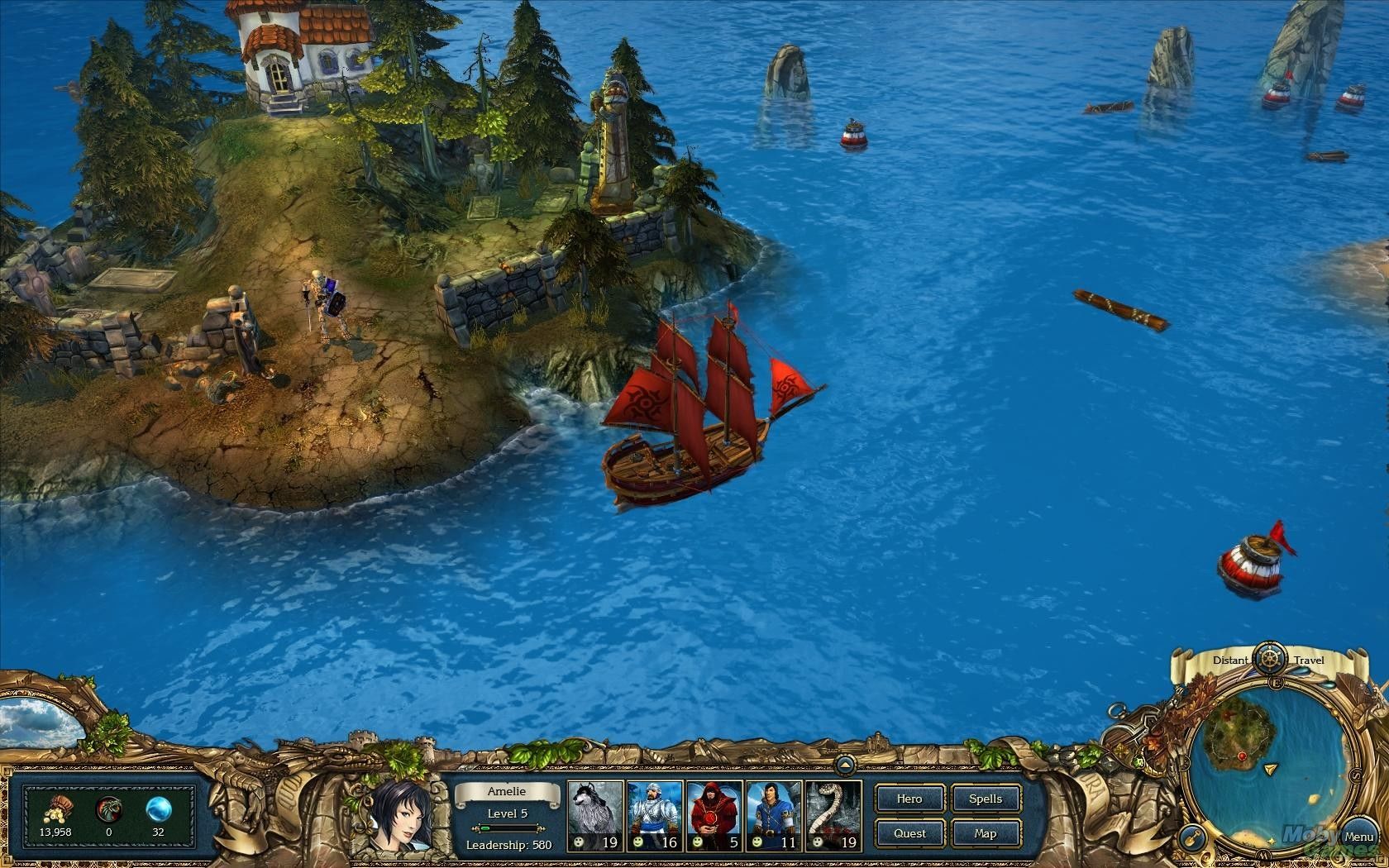The image size is (1389, 868).
Task: Choose the red-robed mage troop slot
Action: (x=715, y=816)
